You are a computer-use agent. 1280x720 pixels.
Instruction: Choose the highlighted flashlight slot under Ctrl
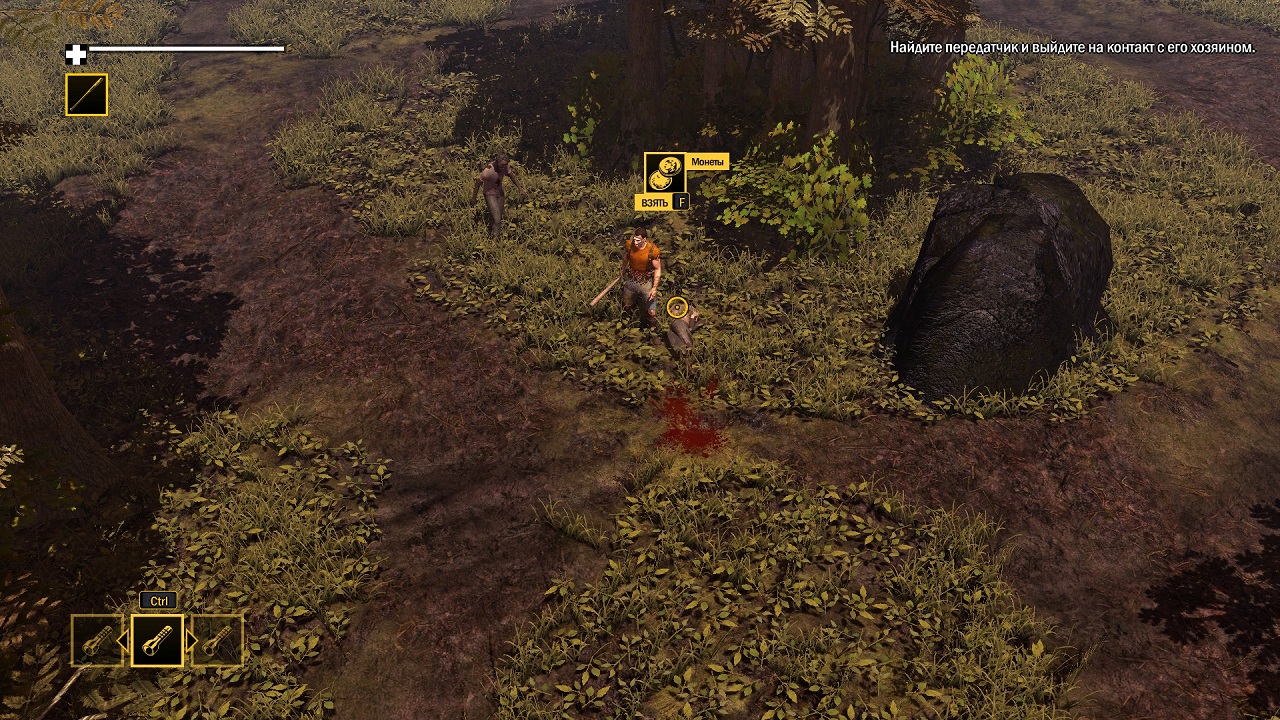pyautogui.click(x=158, y=640)
